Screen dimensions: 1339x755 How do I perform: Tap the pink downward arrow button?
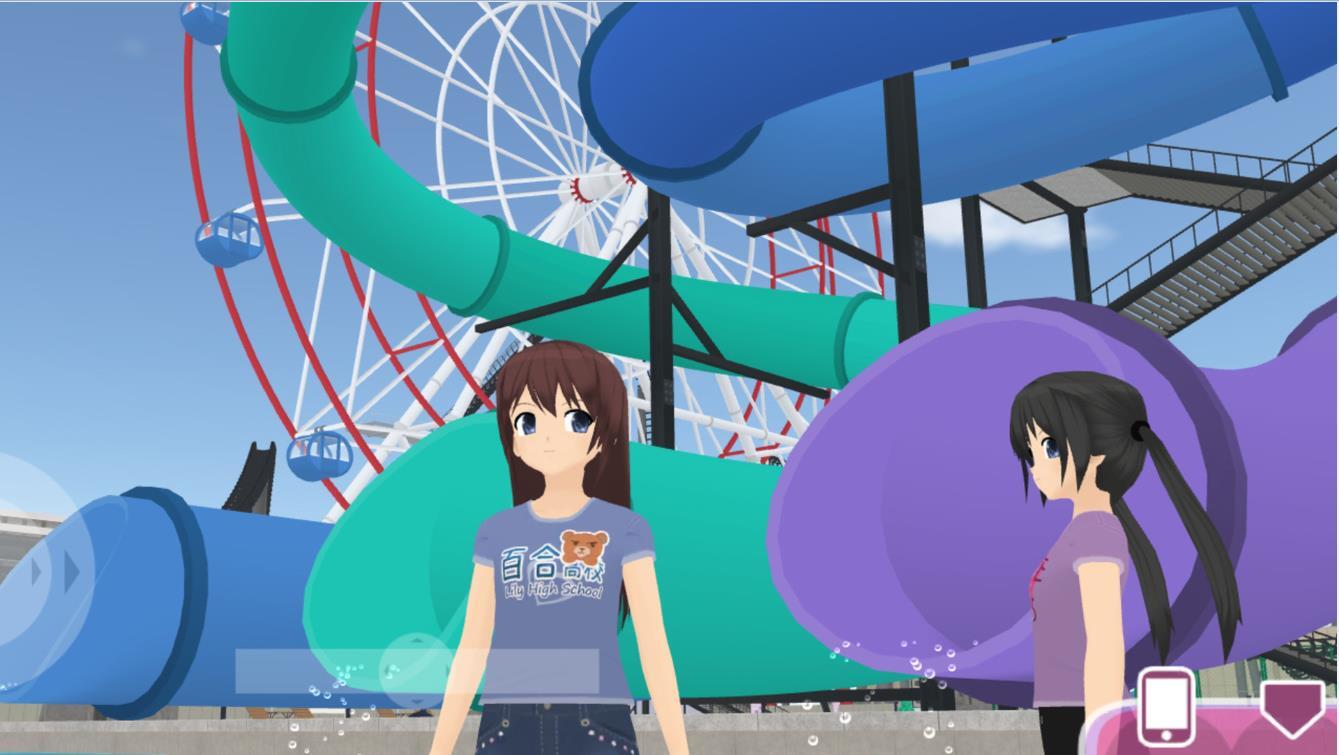click(x=1293, y=705)
